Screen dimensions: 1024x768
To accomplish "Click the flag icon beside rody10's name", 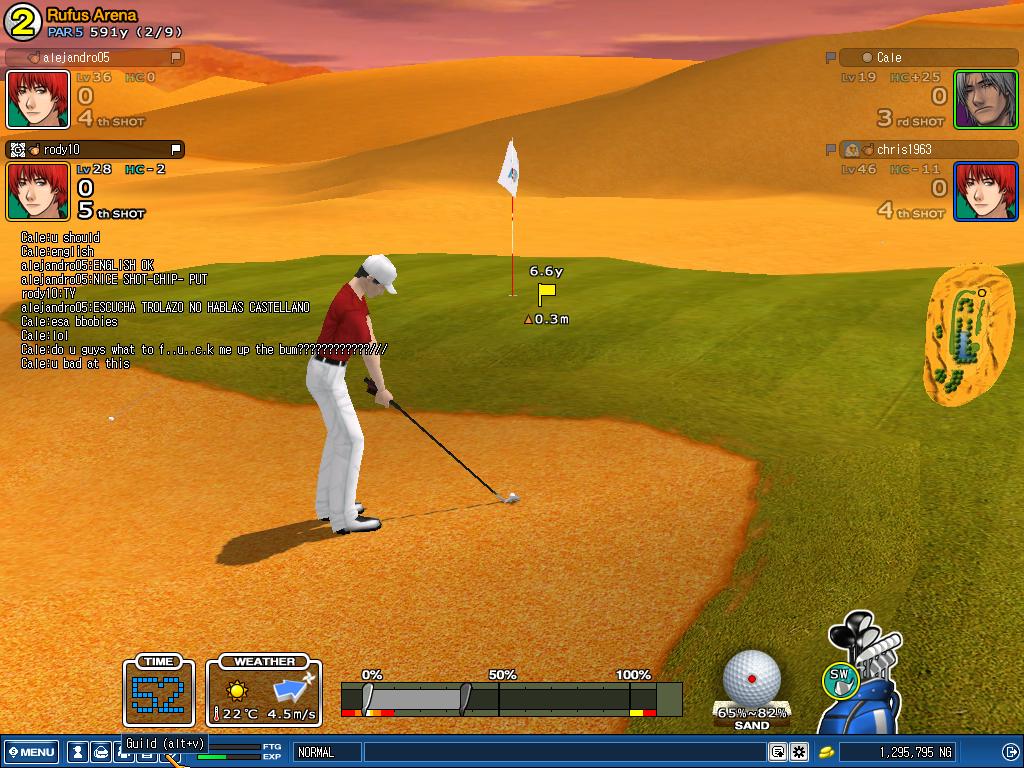I will [176, 150].
